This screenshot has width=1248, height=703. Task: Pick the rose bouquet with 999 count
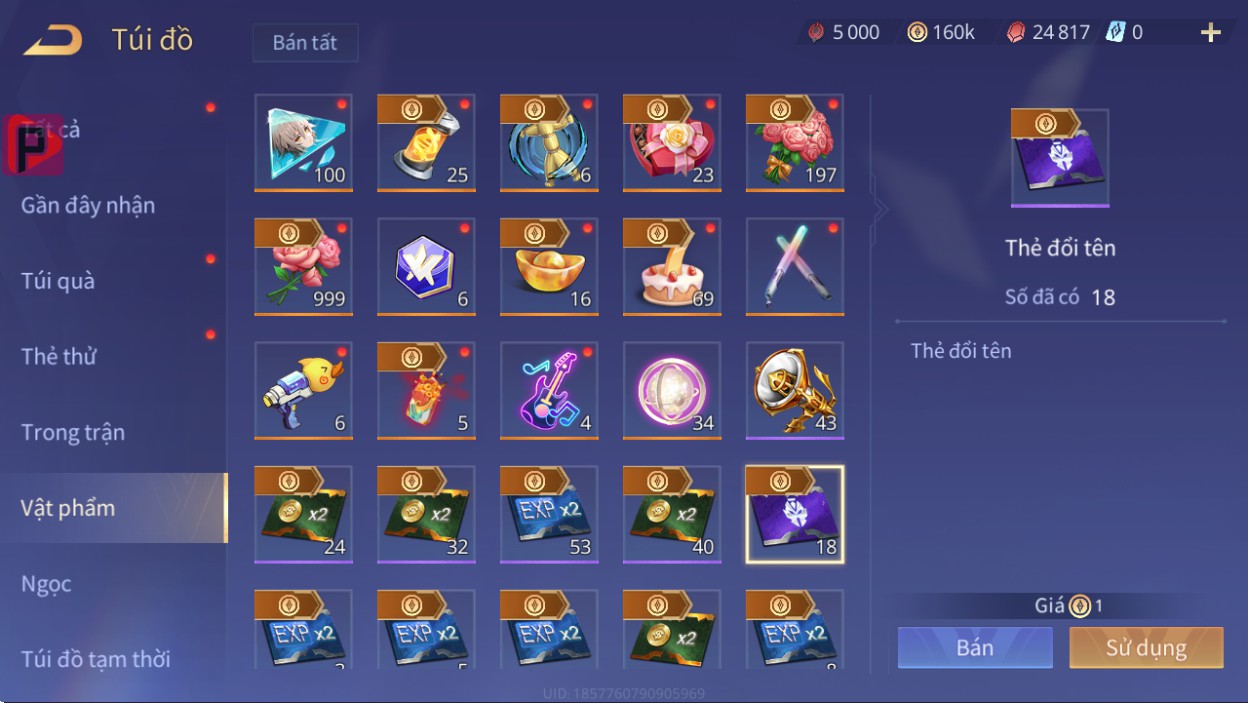[303, 266]
